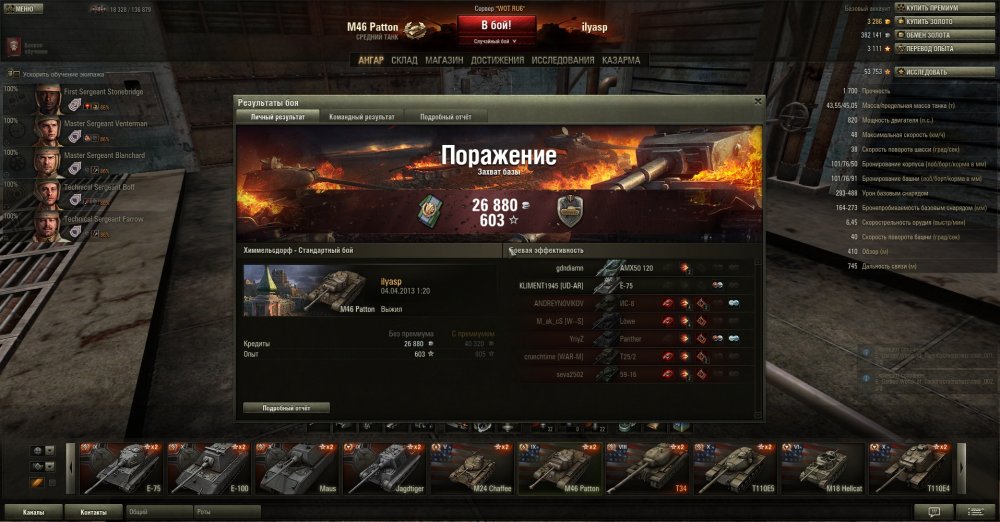Show the Достижения section
1000x522 pixels.
(497, 60)
